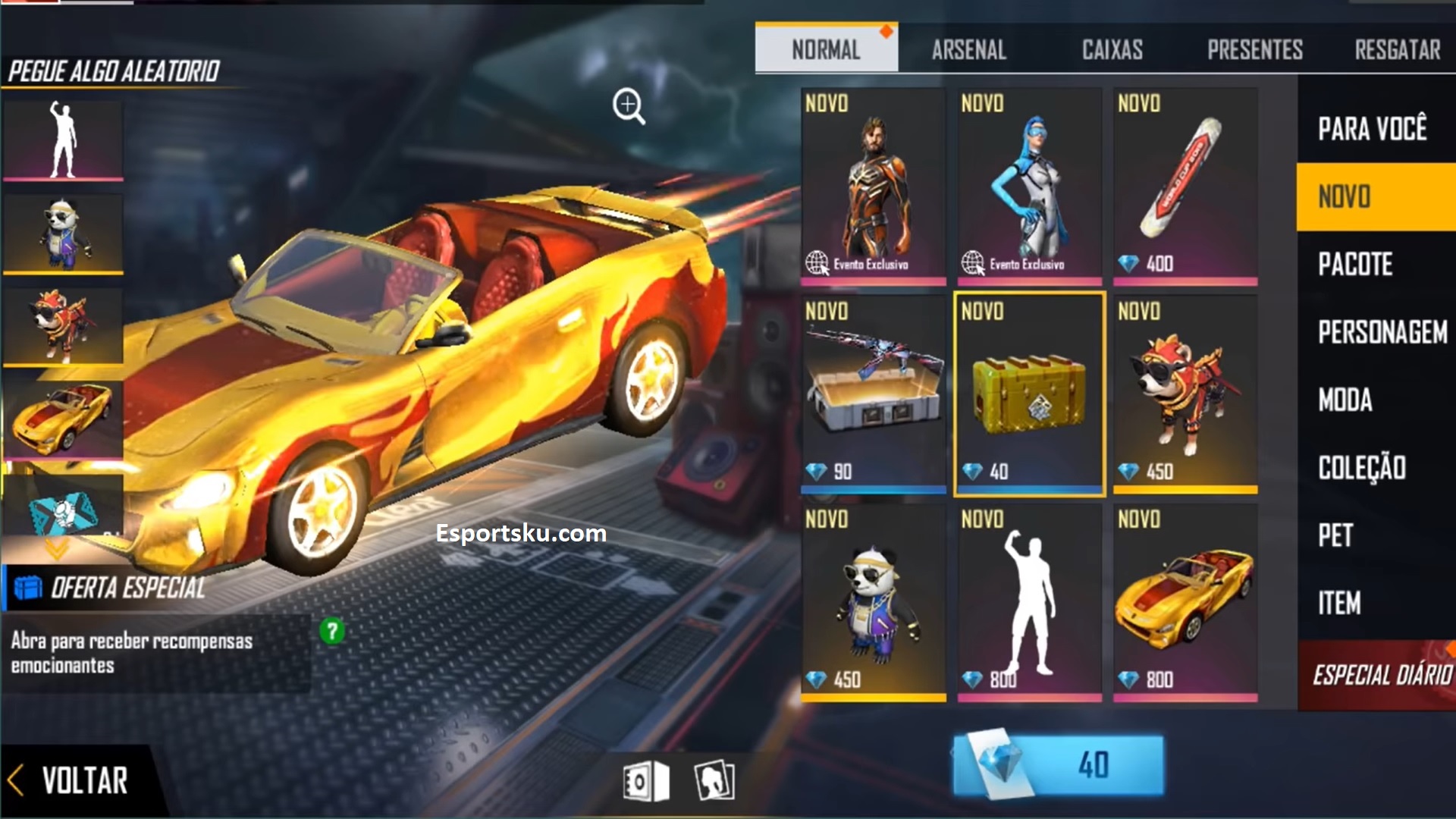
Task: Open the CAIXAS tab
Action: pyautogui.click(x=1112, y=49)
